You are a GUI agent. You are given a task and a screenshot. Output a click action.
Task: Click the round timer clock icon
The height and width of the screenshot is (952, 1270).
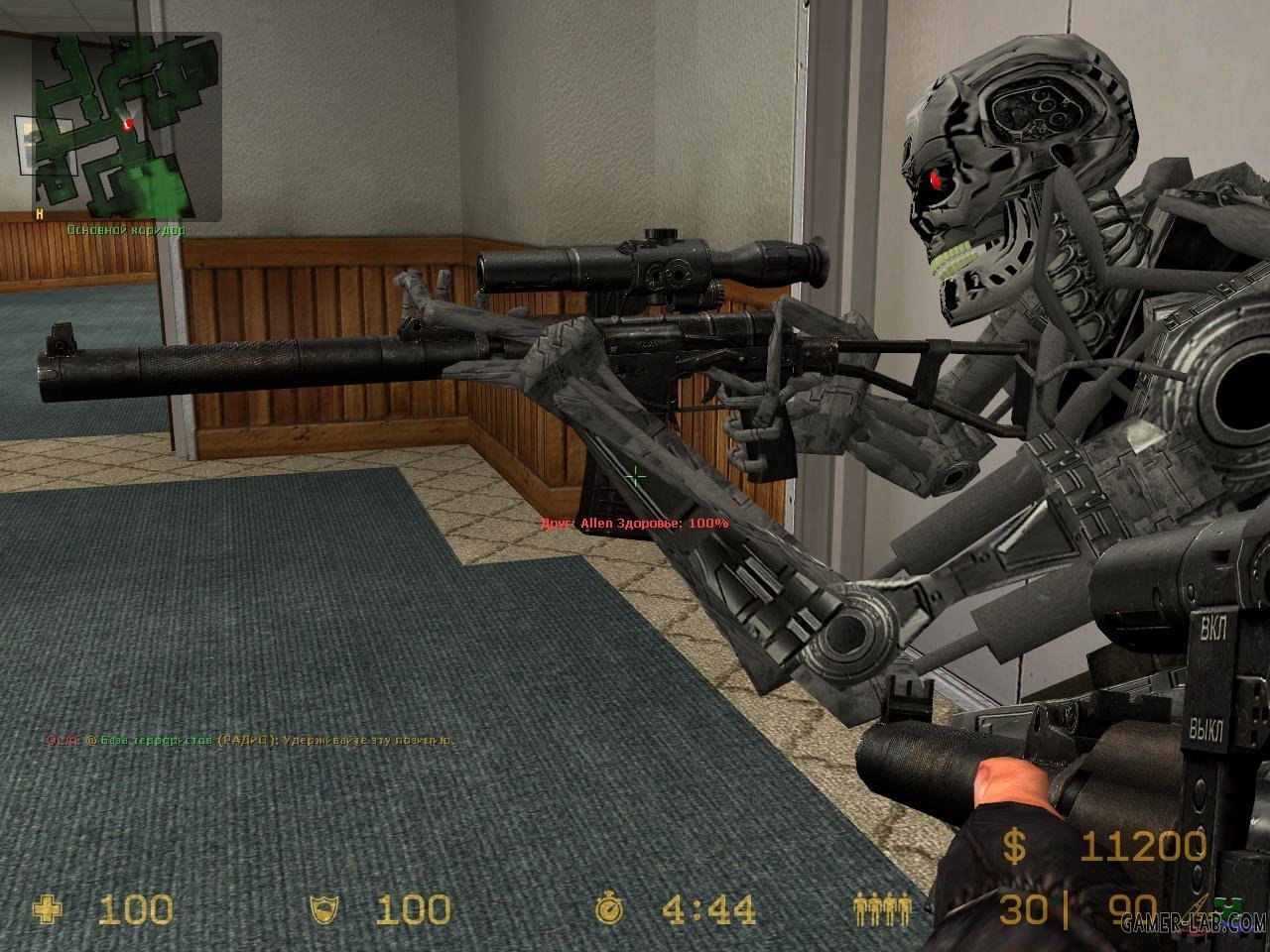point(607,908)
